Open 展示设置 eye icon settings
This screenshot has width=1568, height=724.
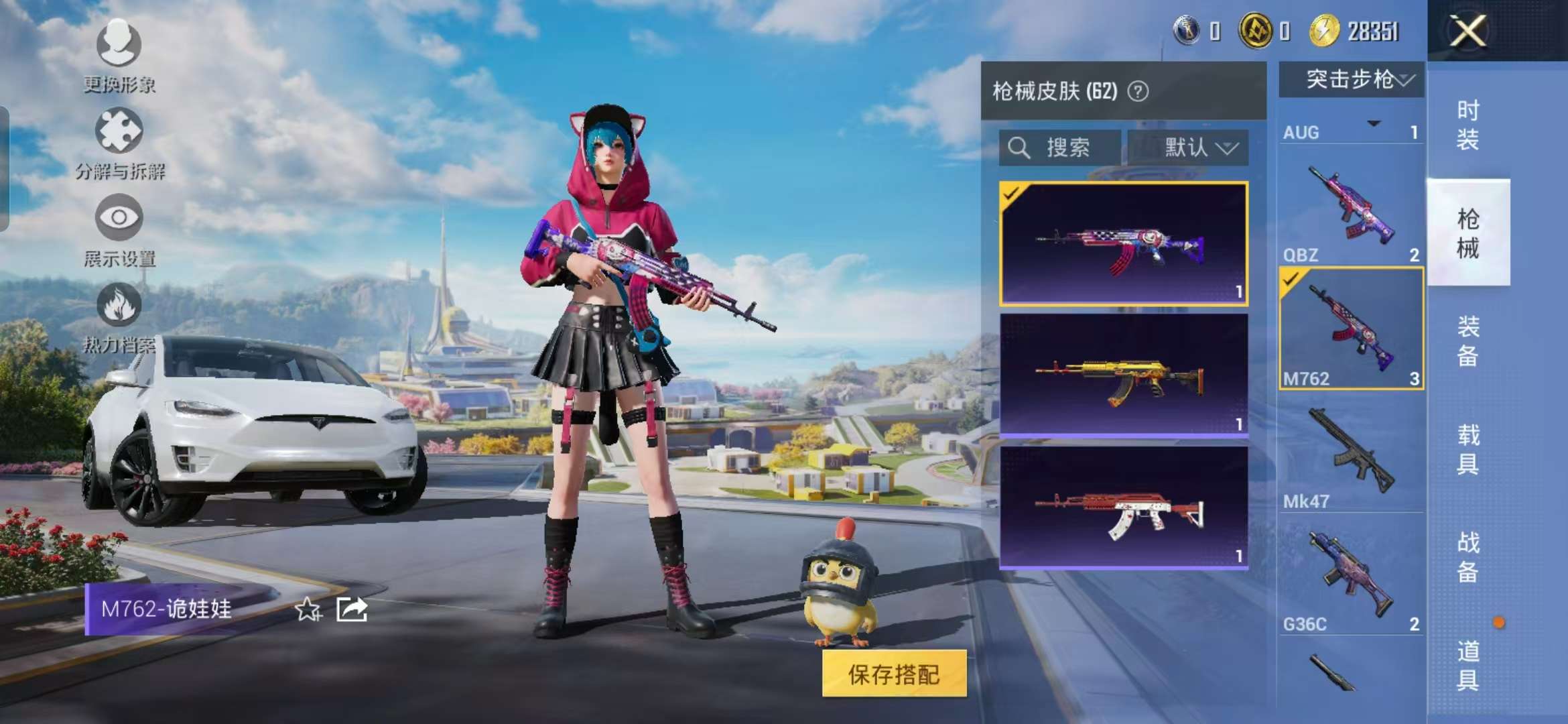pyautogui.click(x=119, y=229)
